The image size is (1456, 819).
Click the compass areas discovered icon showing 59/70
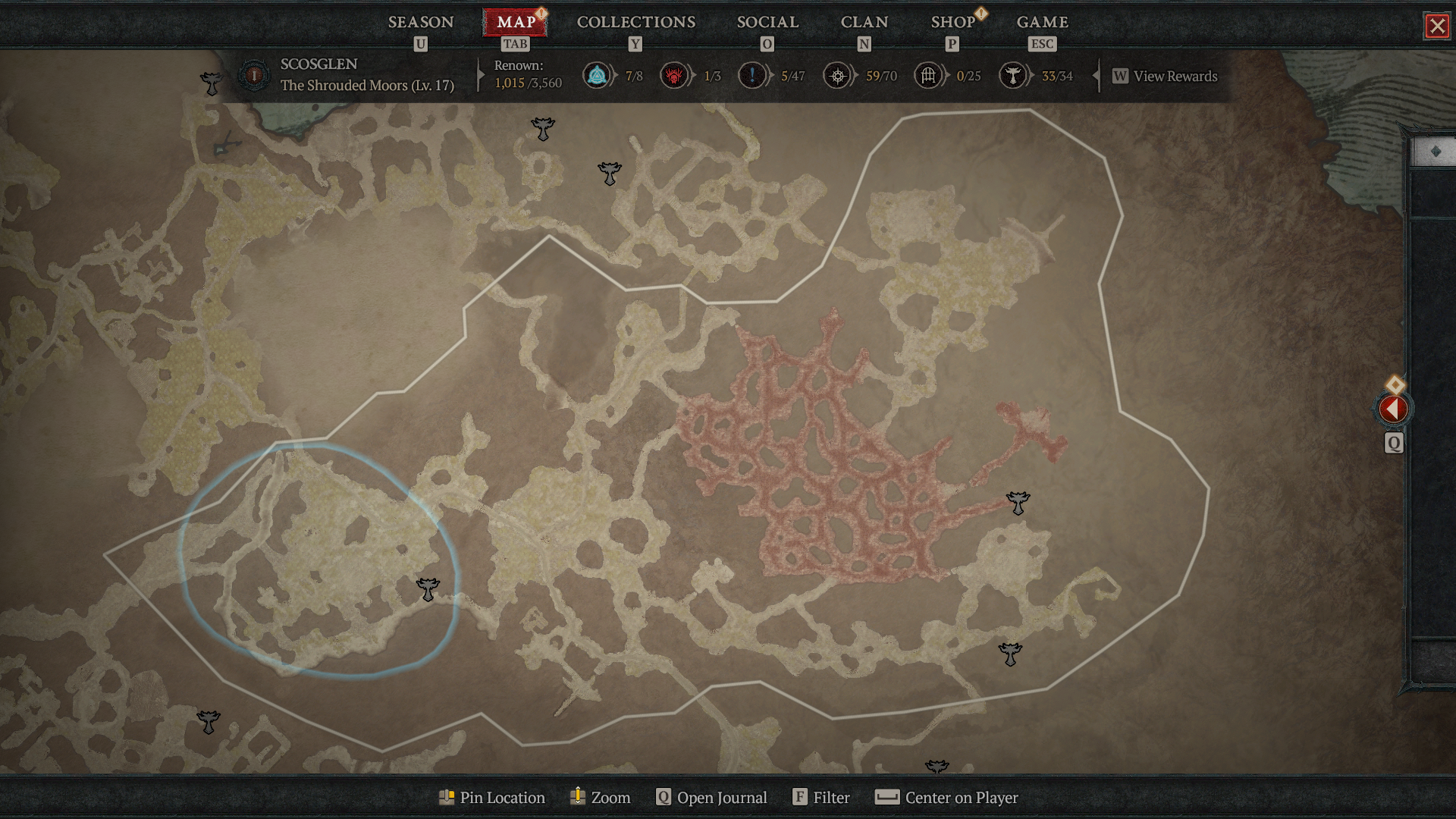point(838,76)
